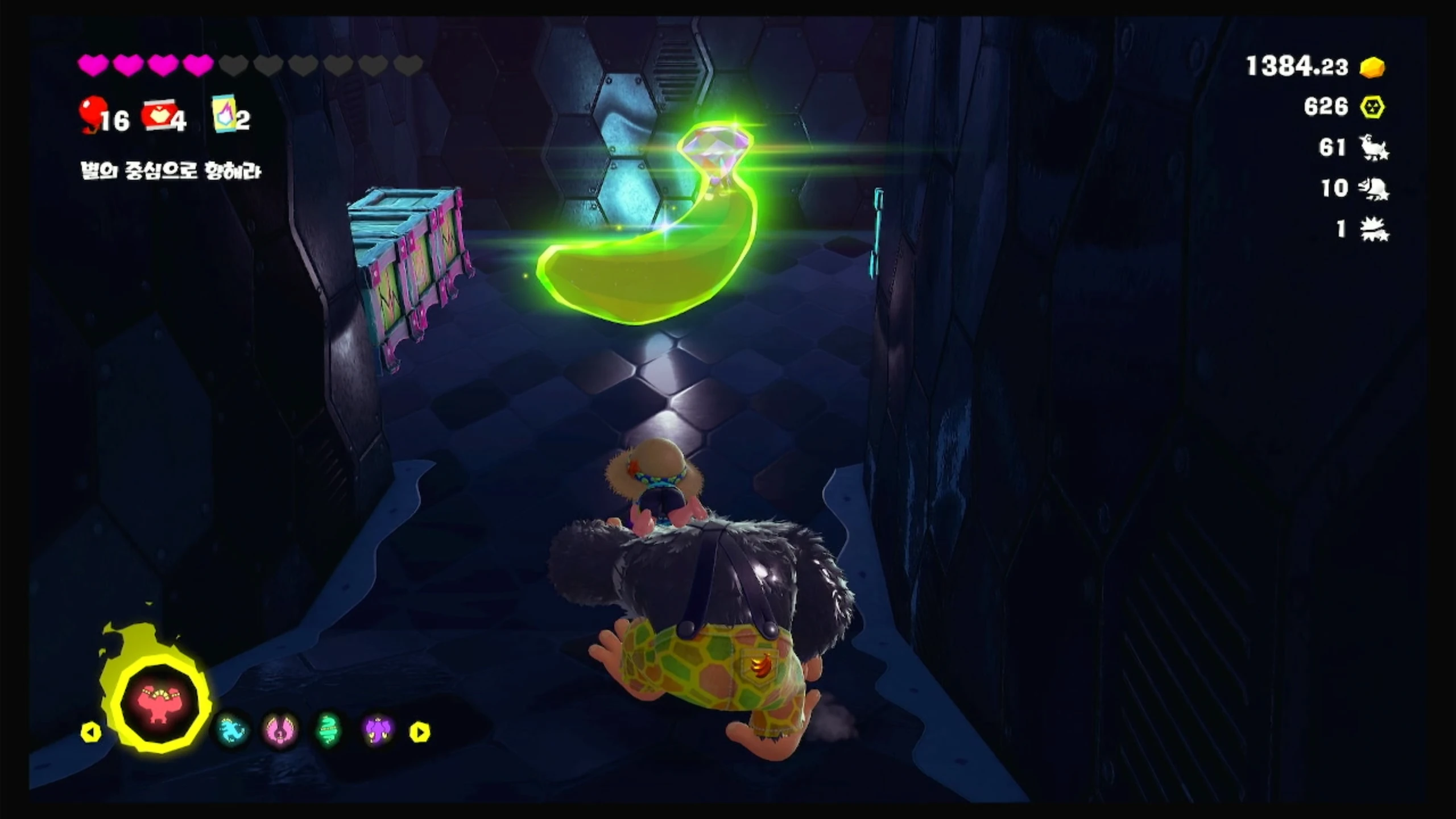Click the gold nugget currency icon
This screenshot has width=1456, height=819.
[1372, 67]
